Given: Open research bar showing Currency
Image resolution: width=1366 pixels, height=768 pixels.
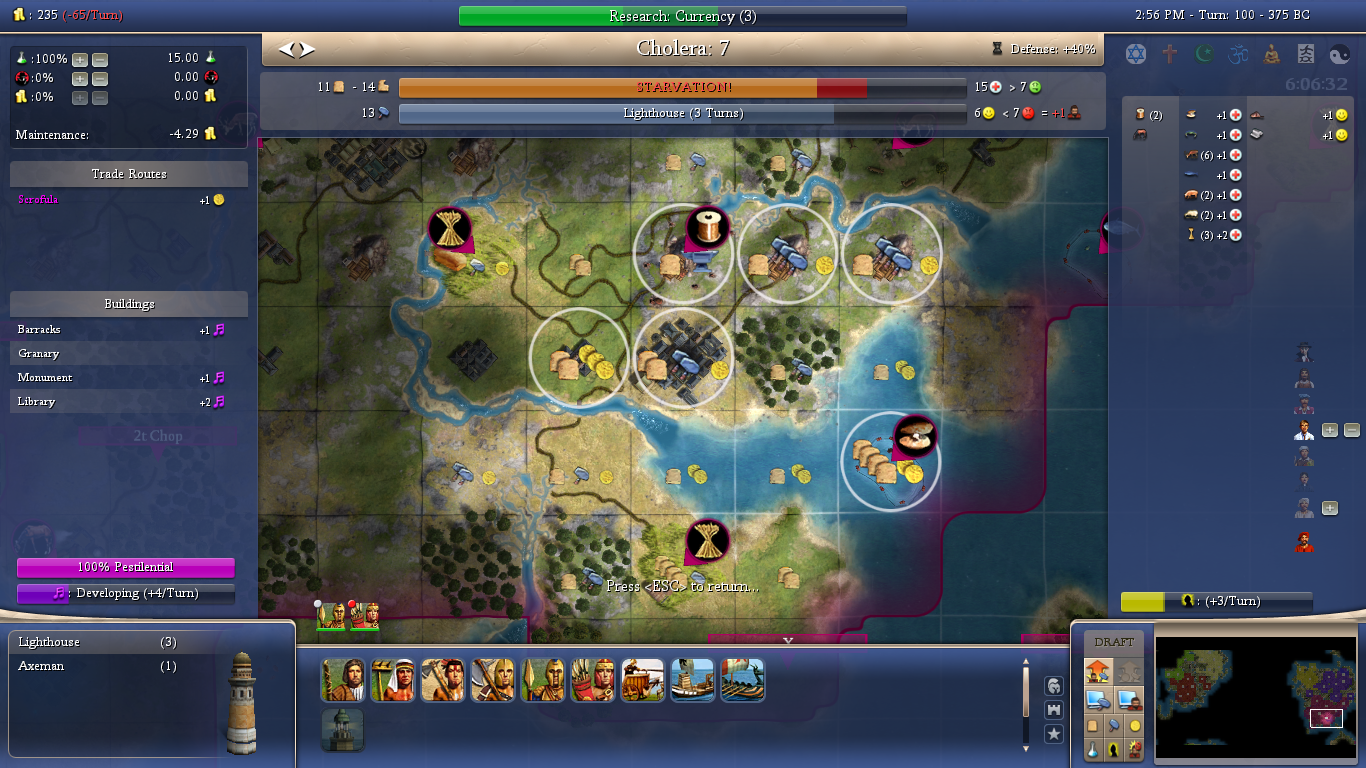Looking at the screenshot, I should pyautogui.click(x=682, y=16).
